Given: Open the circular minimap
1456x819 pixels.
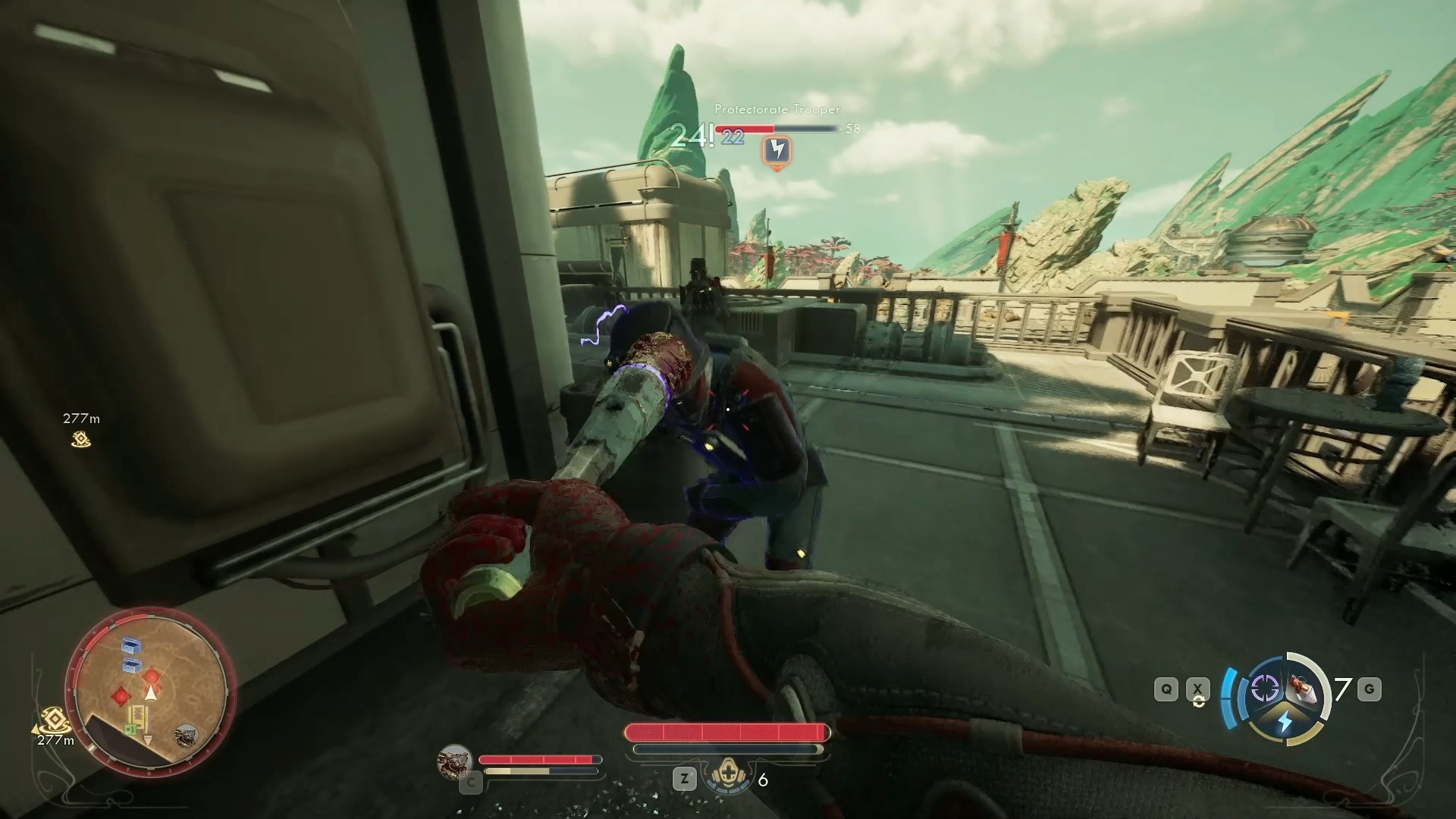Looking at the screenshot, I should tap(149, 689).
